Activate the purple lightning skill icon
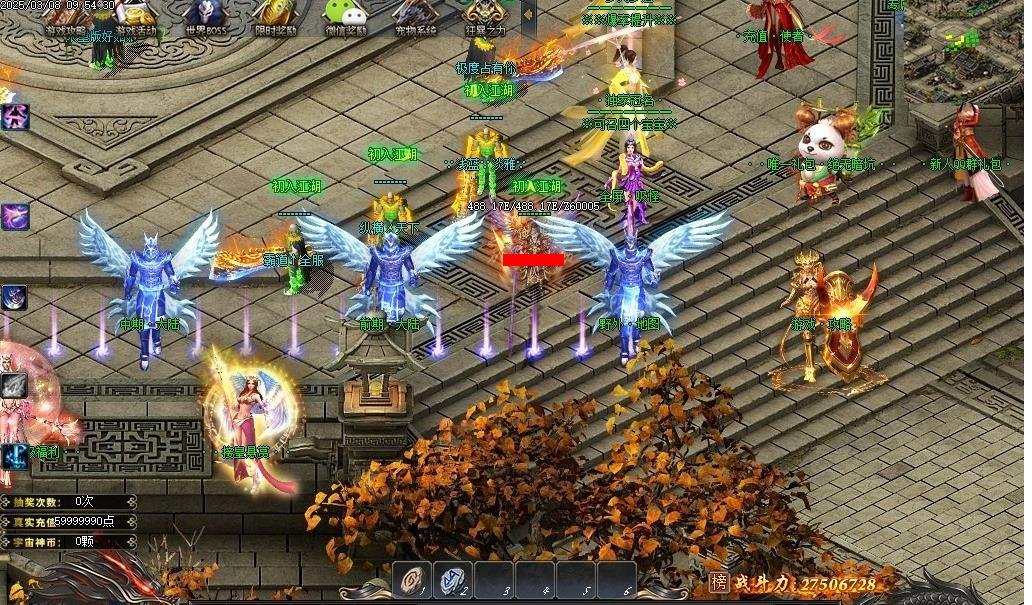 click(x=14, y=217)
